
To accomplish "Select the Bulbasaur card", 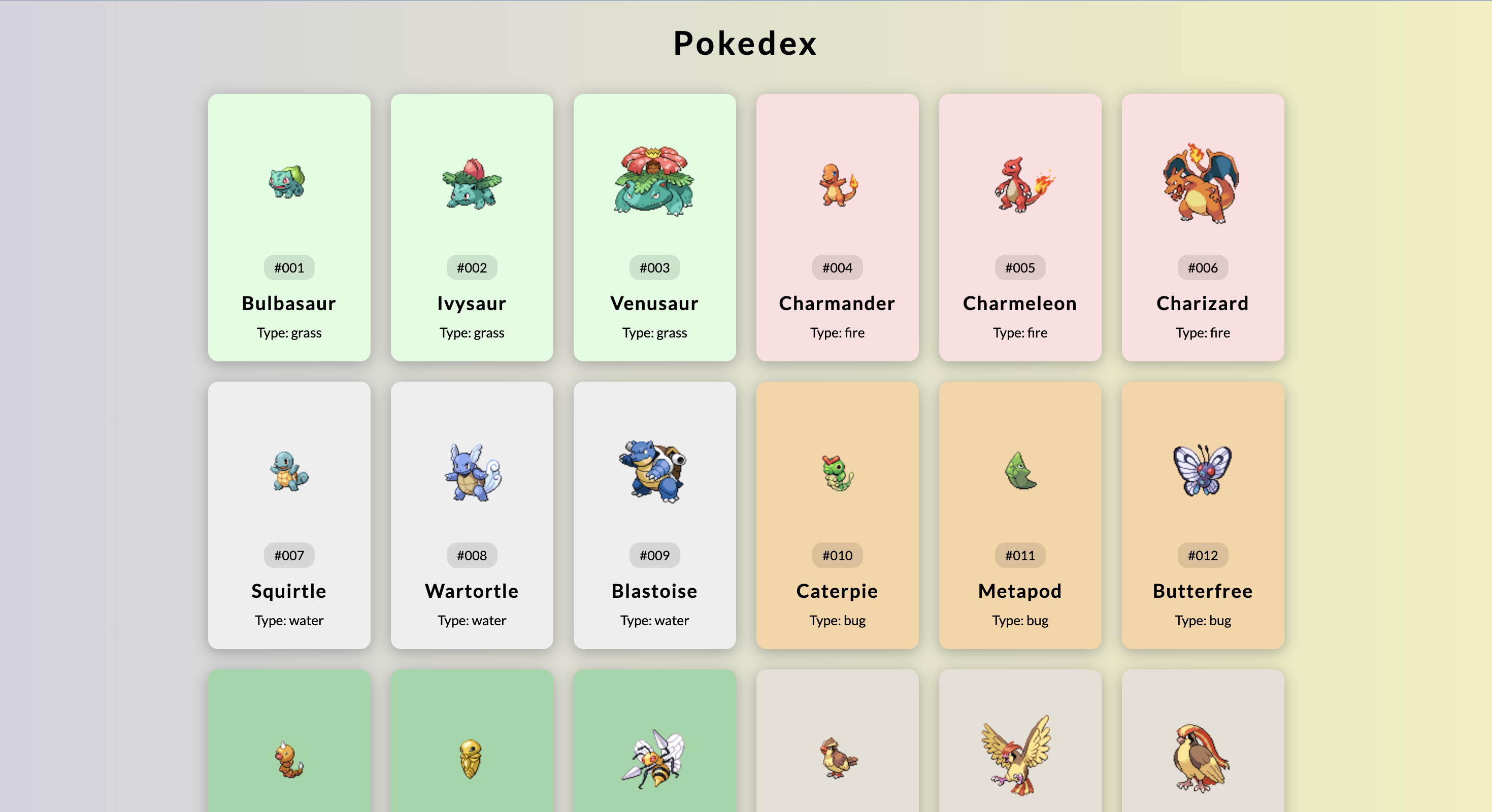I will coord(289,227).
